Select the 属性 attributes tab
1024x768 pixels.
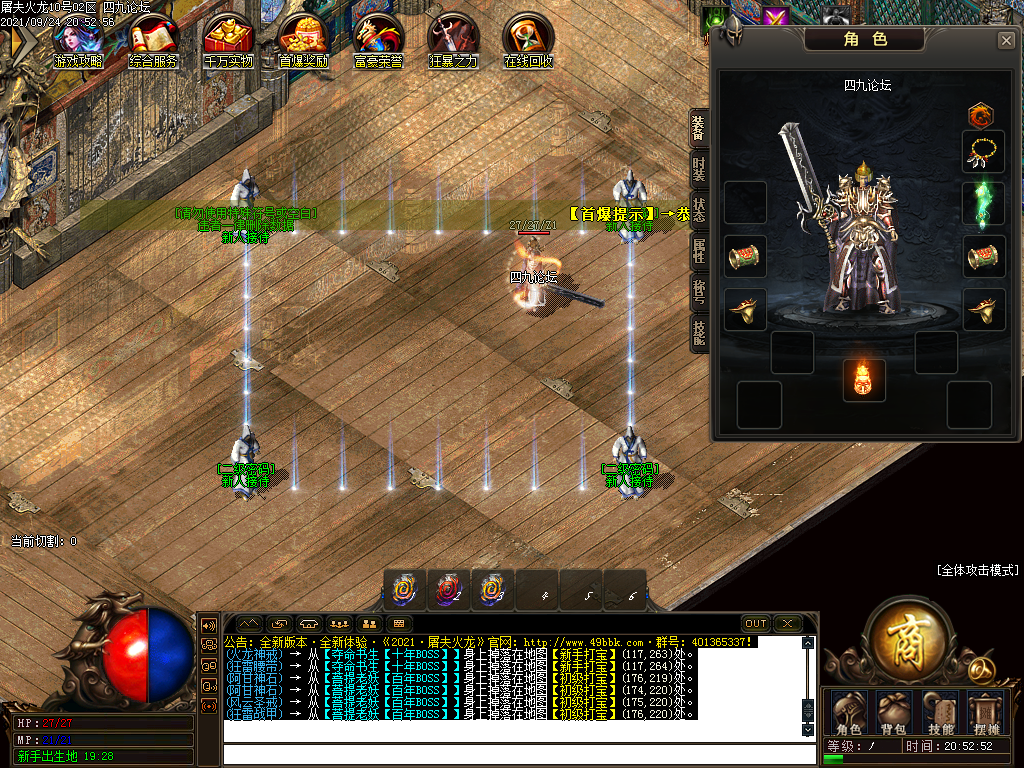[x=699, y=250]
